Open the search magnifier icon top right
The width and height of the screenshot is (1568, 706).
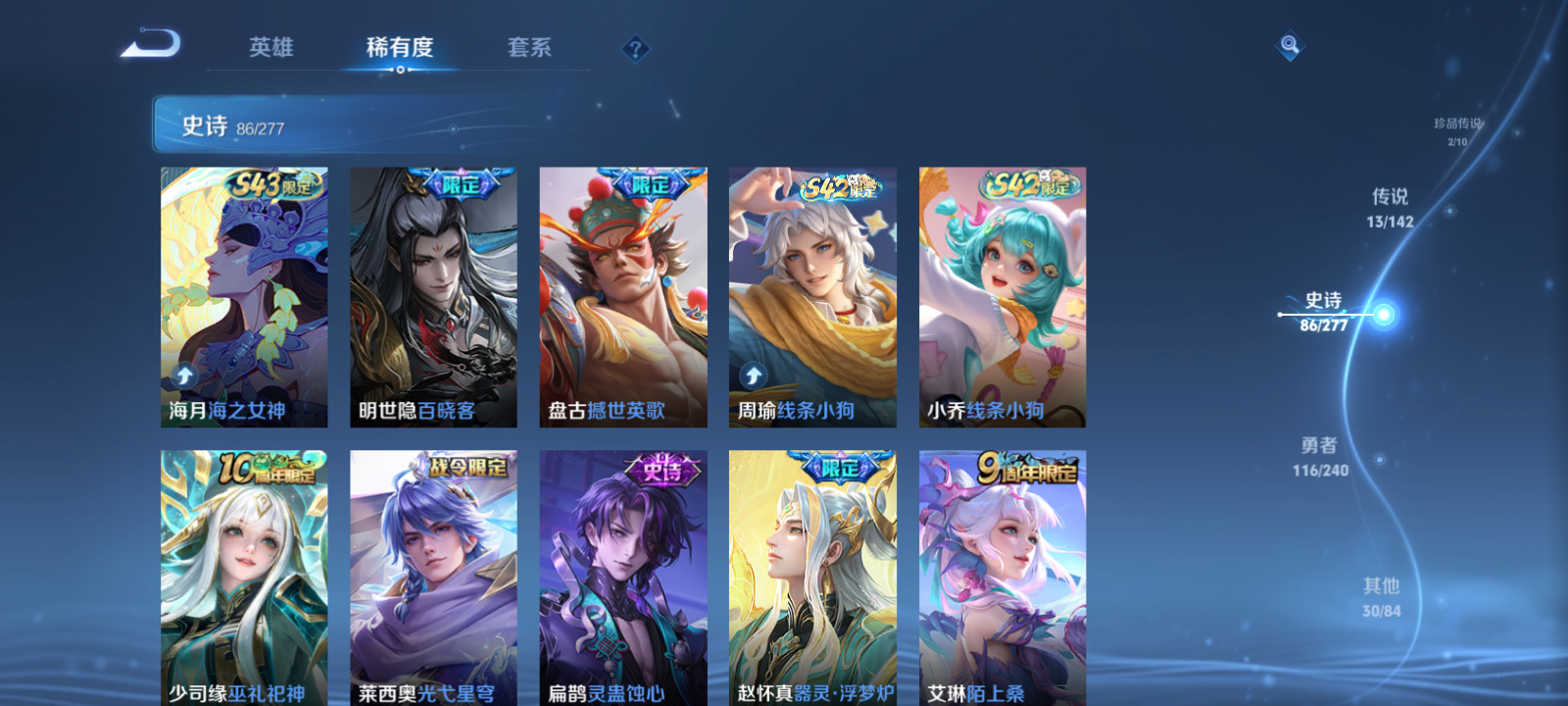[x=1289, y=43]
